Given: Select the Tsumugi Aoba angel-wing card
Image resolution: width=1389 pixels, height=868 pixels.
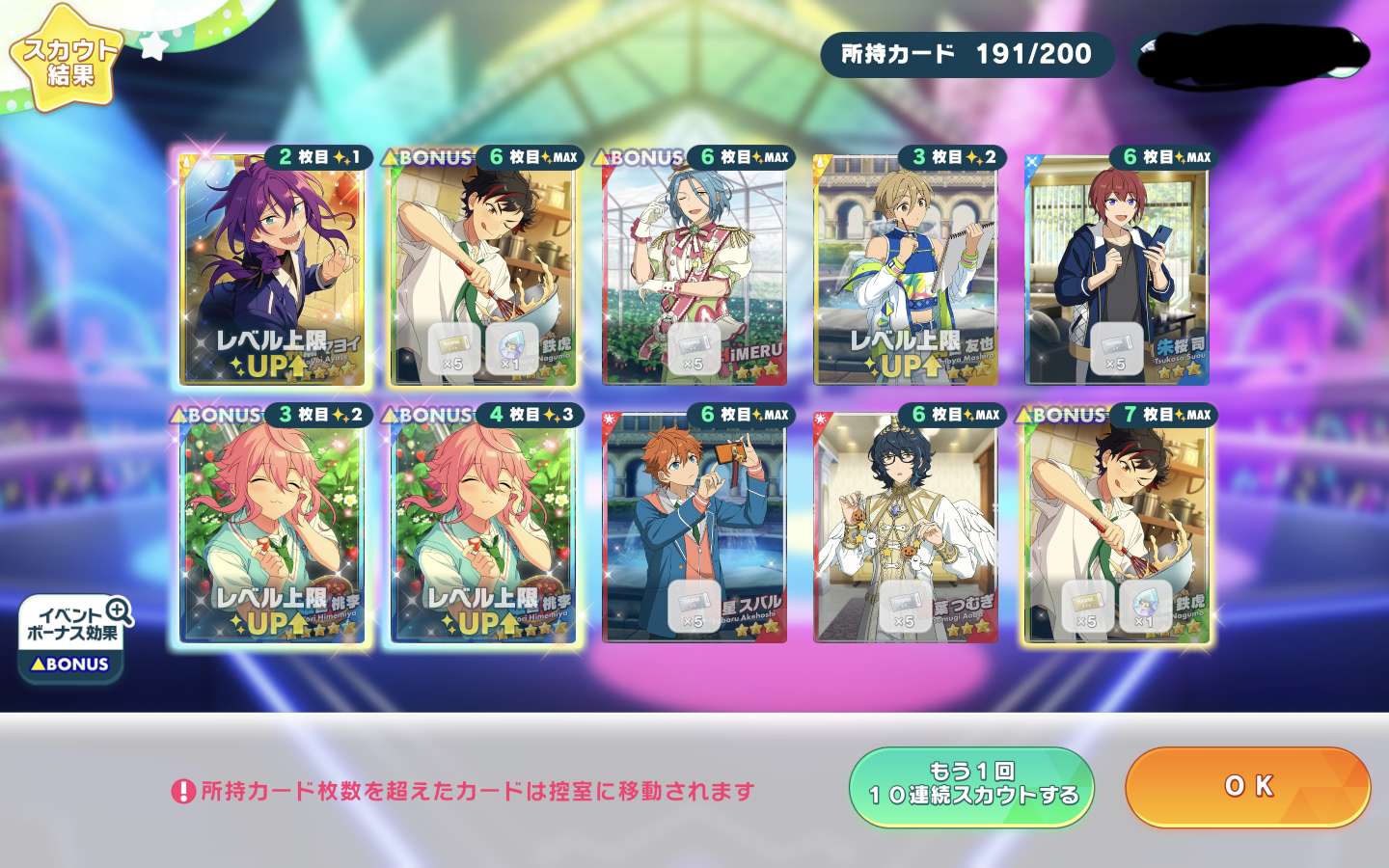Looking at the screenshot, I should 906,528.
